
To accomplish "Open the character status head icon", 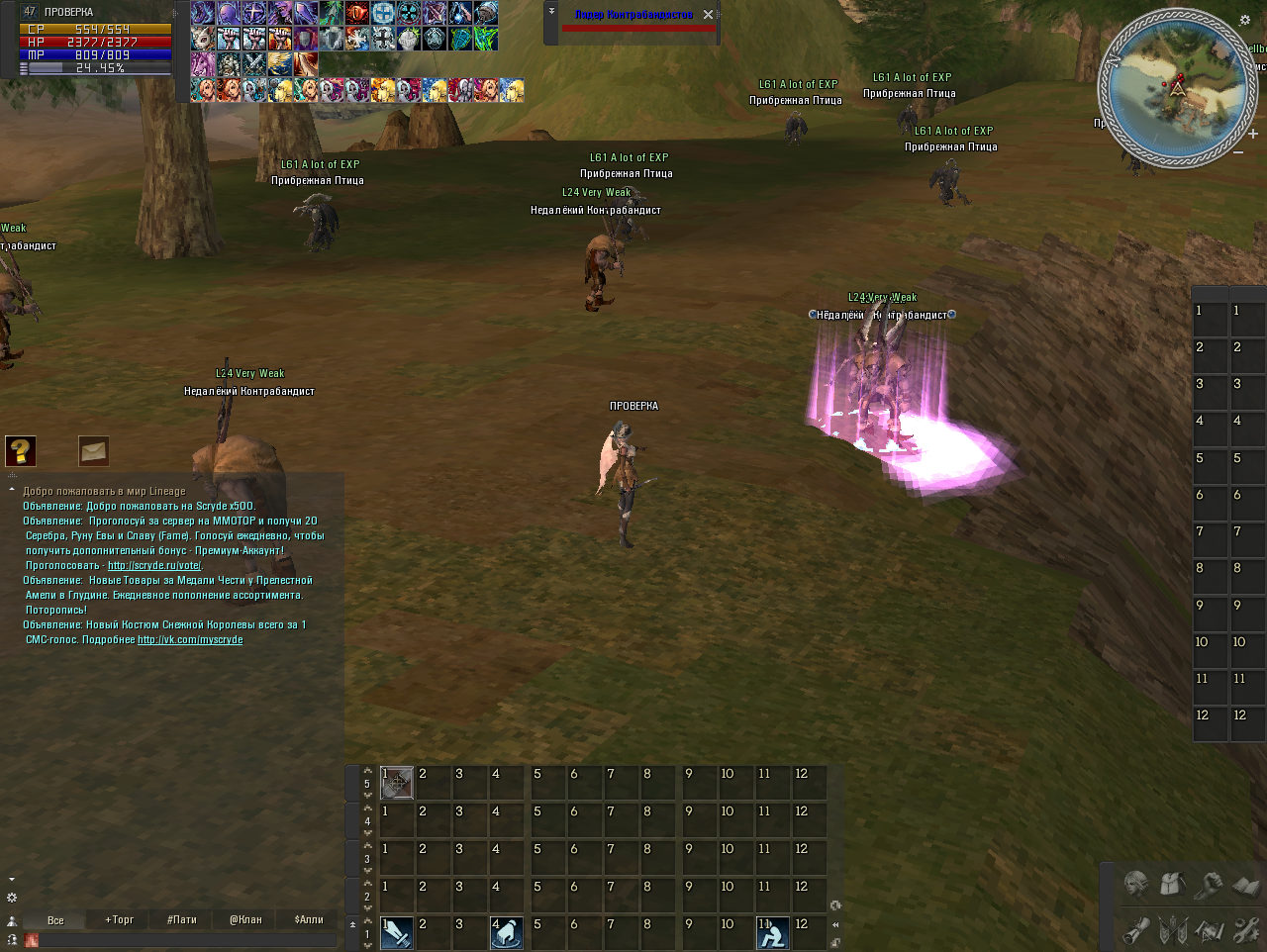I will coord(1135,883).
